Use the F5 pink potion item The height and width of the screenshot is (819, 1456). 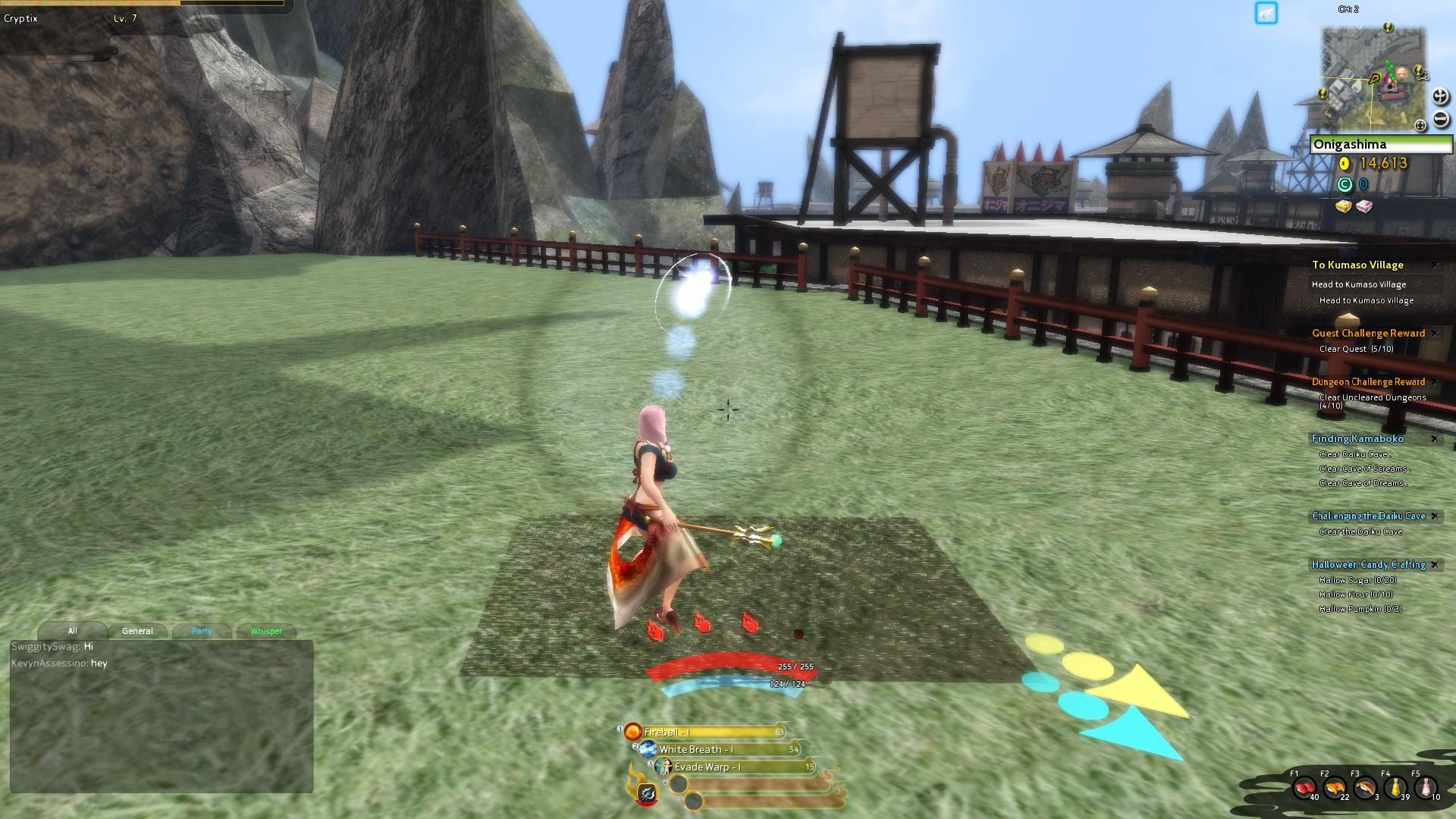coord(1423,787)
